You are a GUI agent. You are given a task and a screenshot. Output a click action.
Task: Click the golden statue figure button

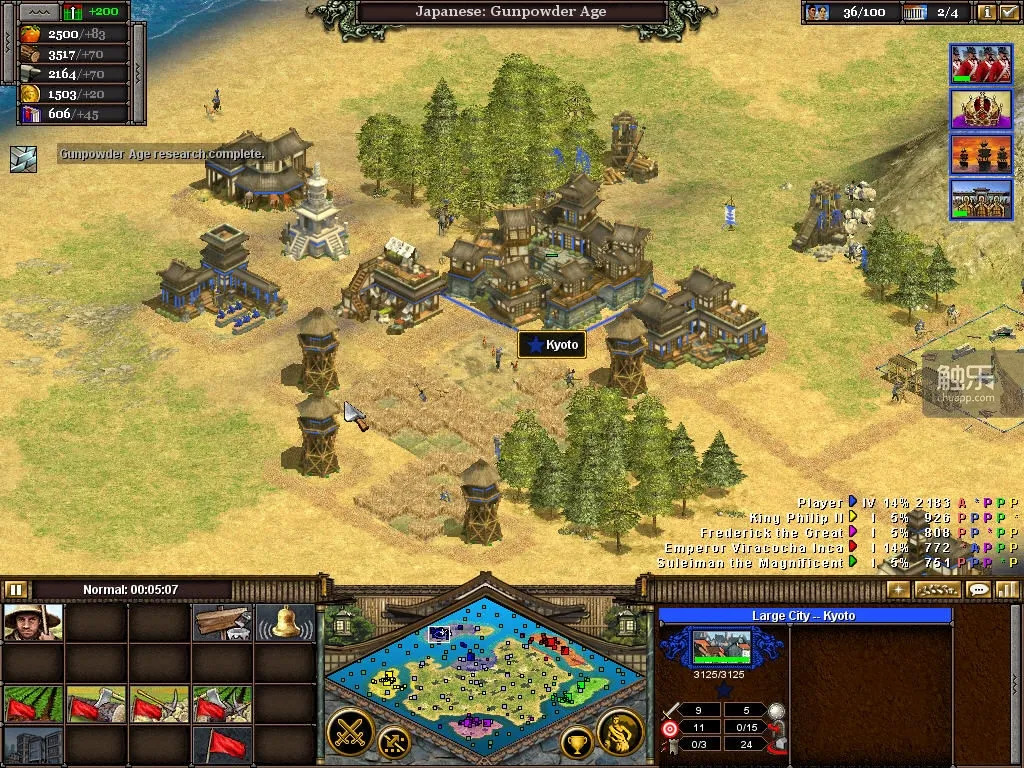coord(619,732)
